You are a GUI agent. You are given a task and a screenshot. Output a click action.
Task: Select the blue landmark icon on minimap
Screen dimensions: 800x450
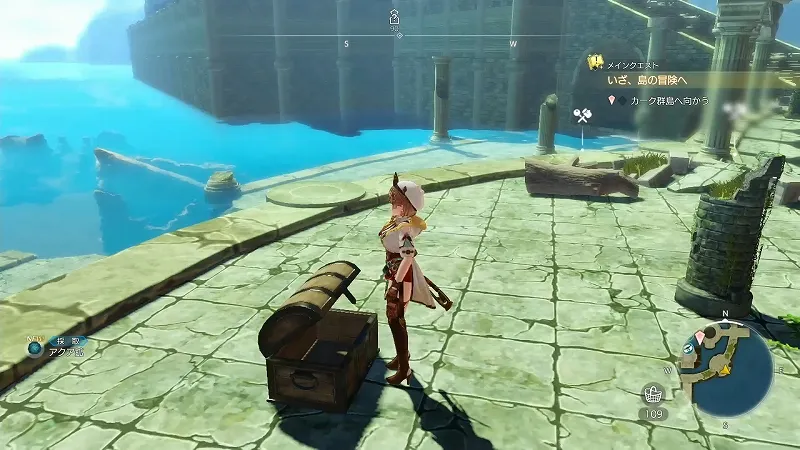689,347
